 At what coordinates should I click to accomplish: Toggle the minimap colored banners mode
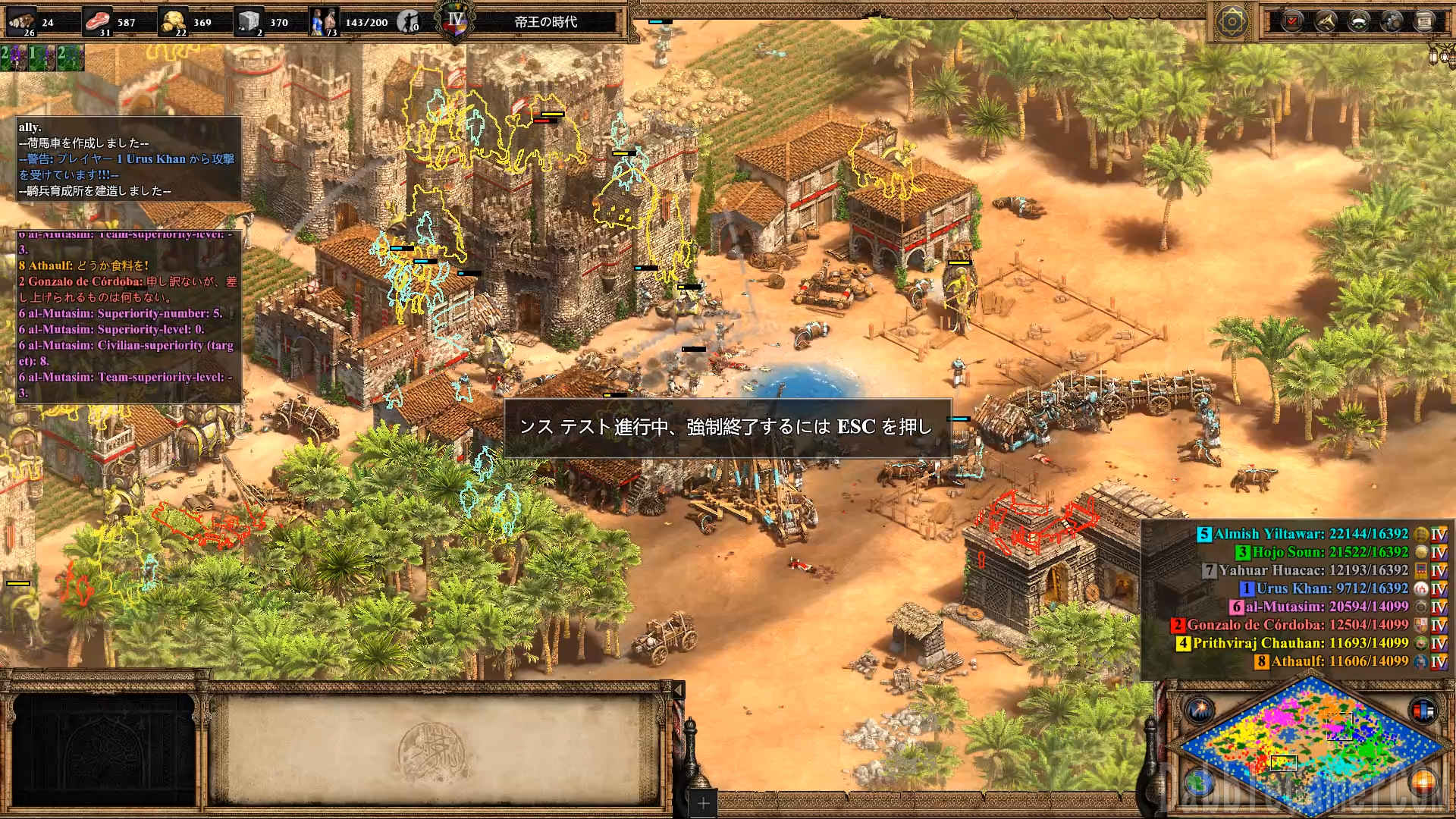[x=1423, y=711]
